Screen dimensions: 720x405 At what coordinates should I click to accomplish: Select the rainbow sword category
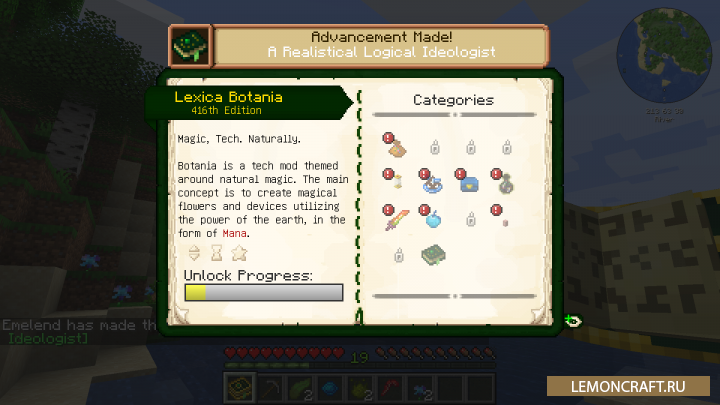coord(397,219)
